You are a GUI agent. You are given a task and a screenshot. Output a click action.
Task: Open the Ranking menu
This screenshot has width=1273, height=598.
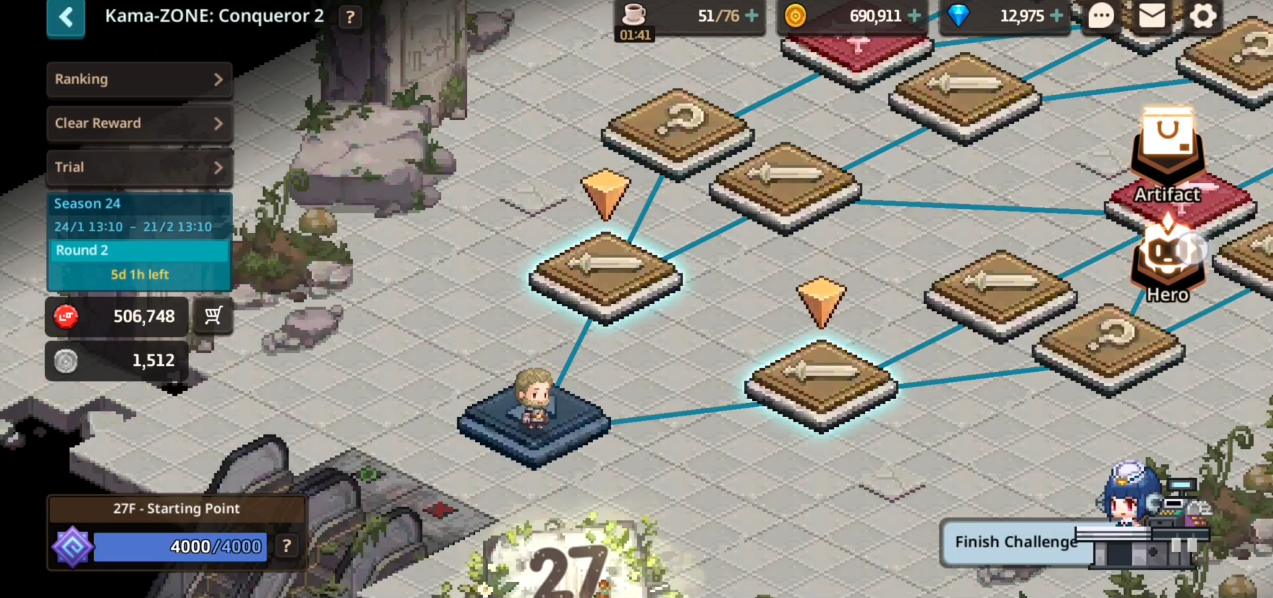click(x=139, y=79)
